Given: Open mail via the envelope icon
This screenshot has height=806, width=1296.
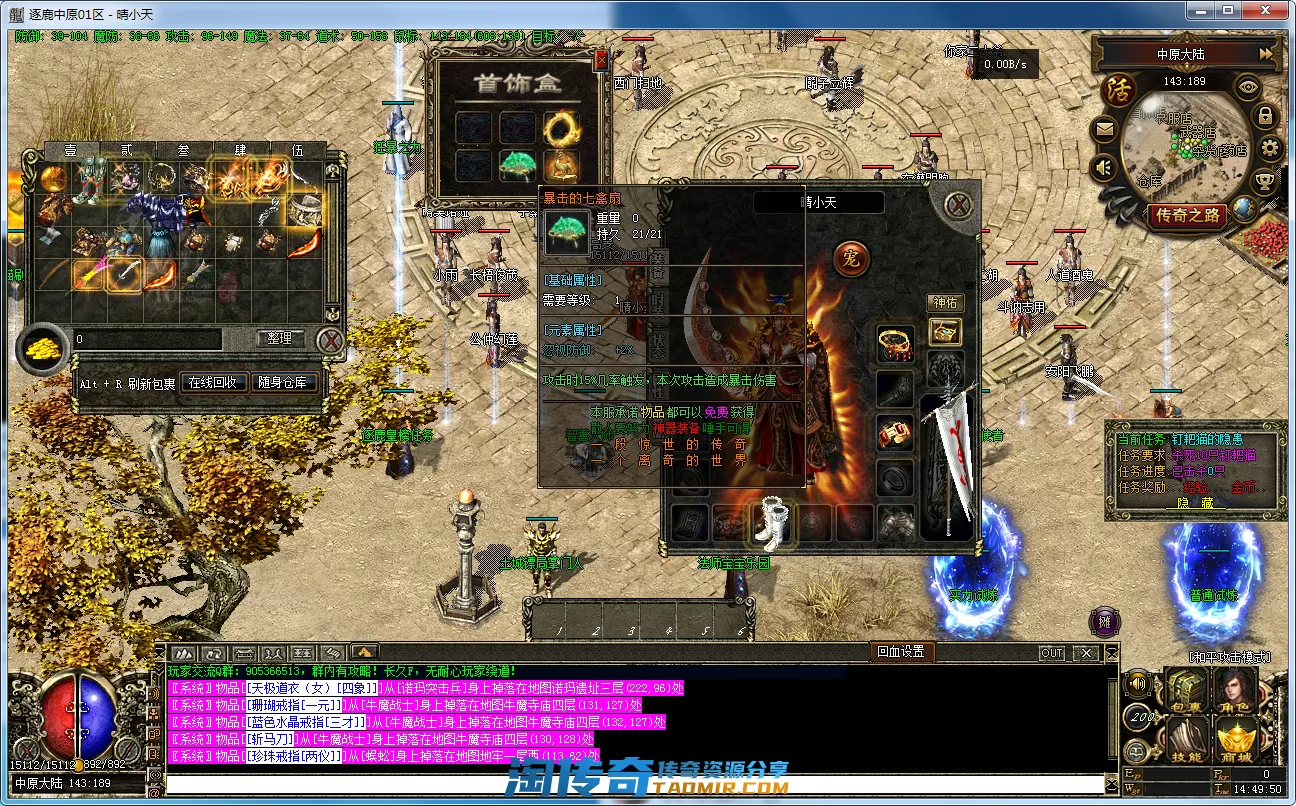Looking at the screenshot, I should (1105, 128).
